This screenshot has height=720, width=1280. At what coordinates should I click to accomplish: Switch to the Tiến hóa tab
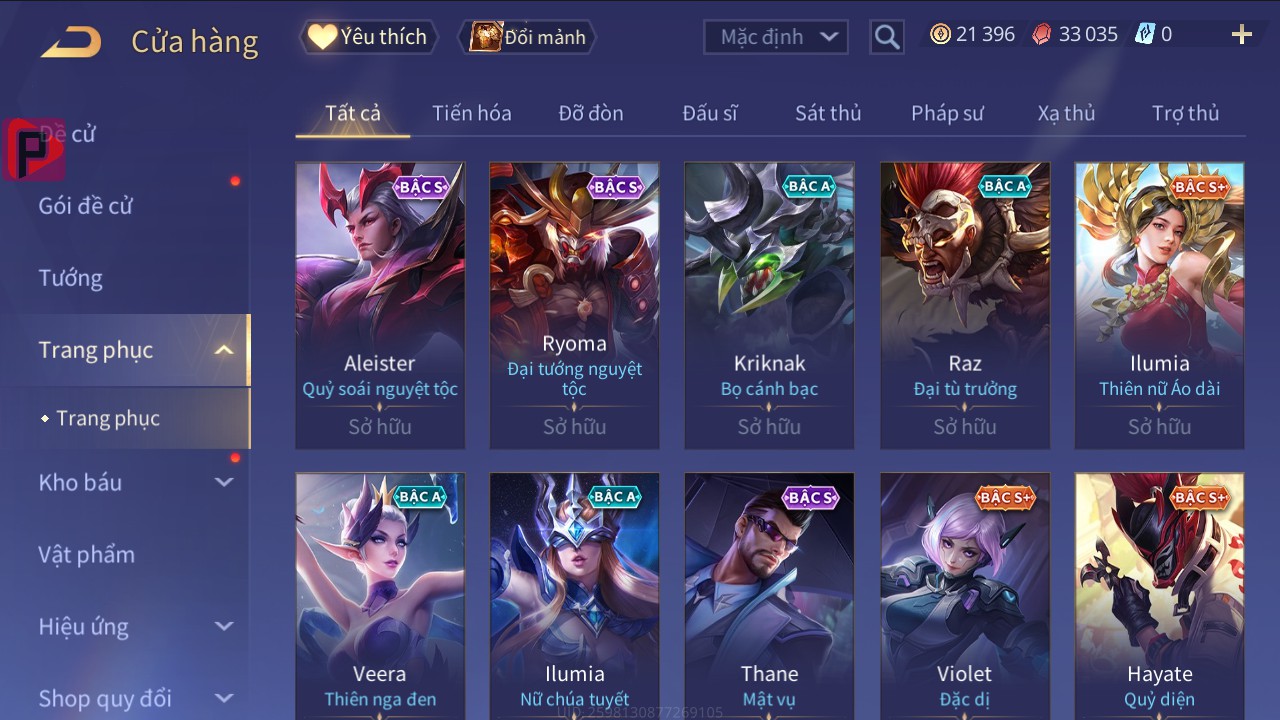[x=471, y=113]
